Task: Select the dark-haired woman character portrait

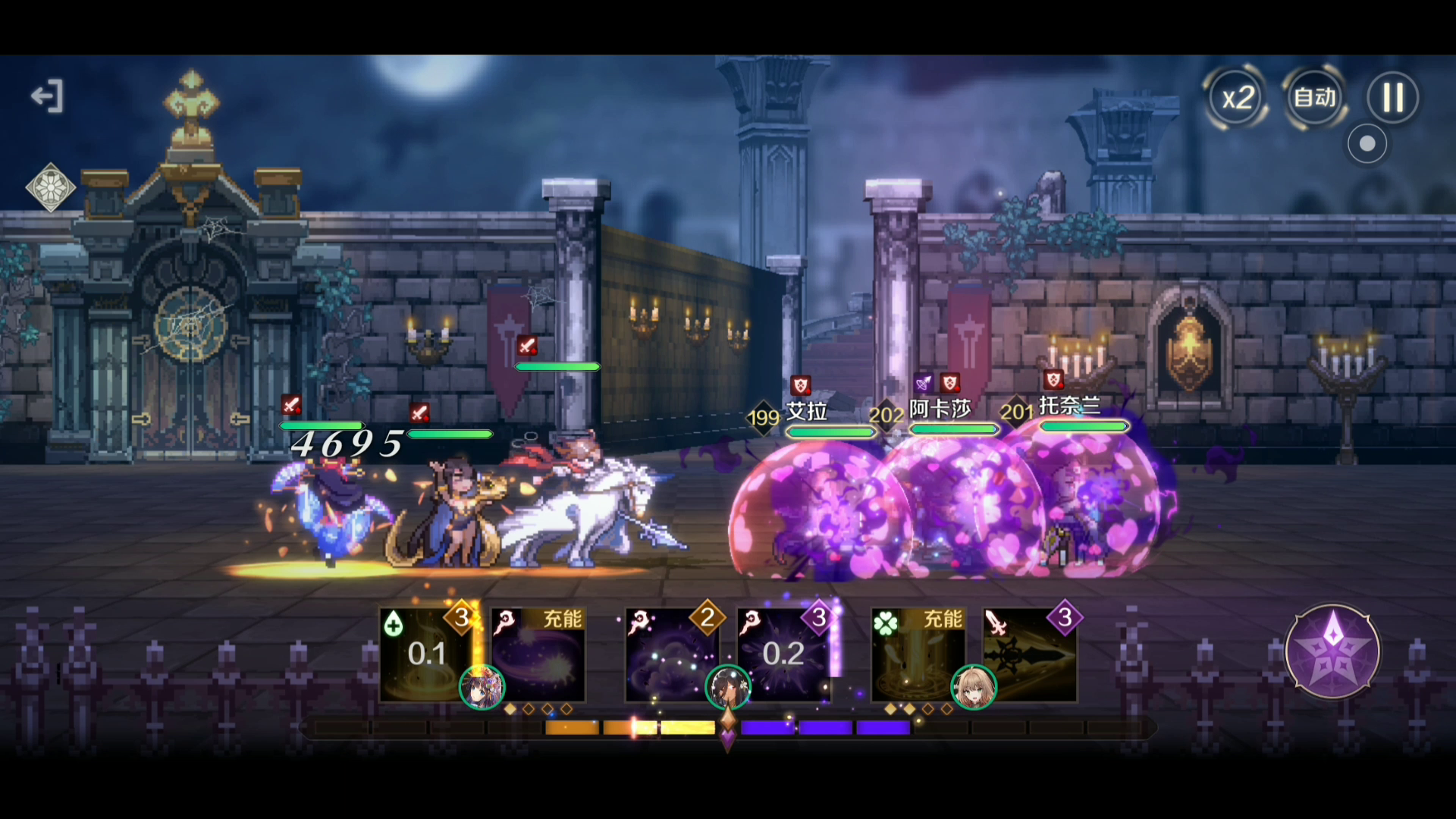Action: pyautogui.click(x=727, y=687)
